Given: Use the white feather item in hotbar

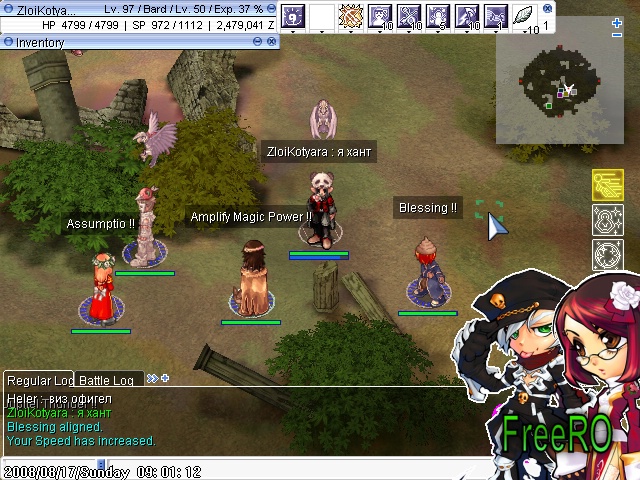Looking at the screenshot, I should point(523,15).
